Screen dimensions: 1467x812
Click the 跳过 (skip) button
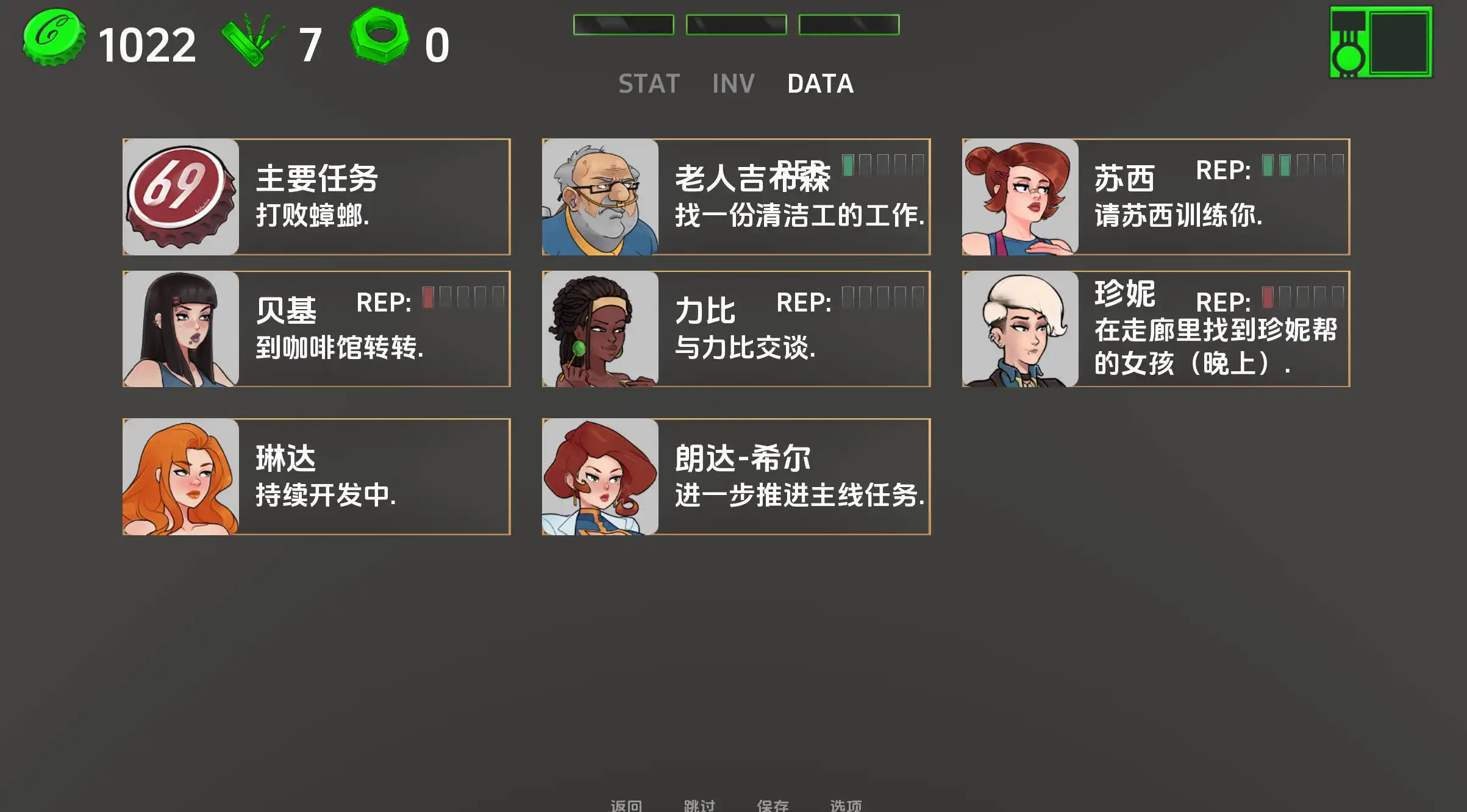pos(698,805)
